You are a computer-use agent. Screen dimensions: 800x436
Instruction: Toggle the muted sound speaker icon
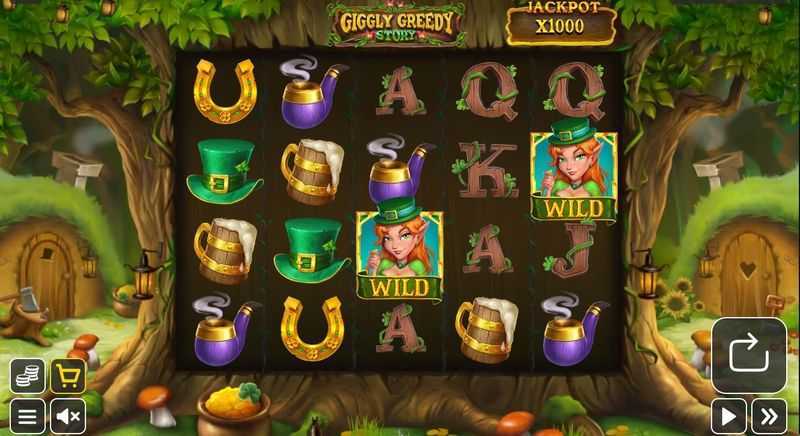[68, 416]
